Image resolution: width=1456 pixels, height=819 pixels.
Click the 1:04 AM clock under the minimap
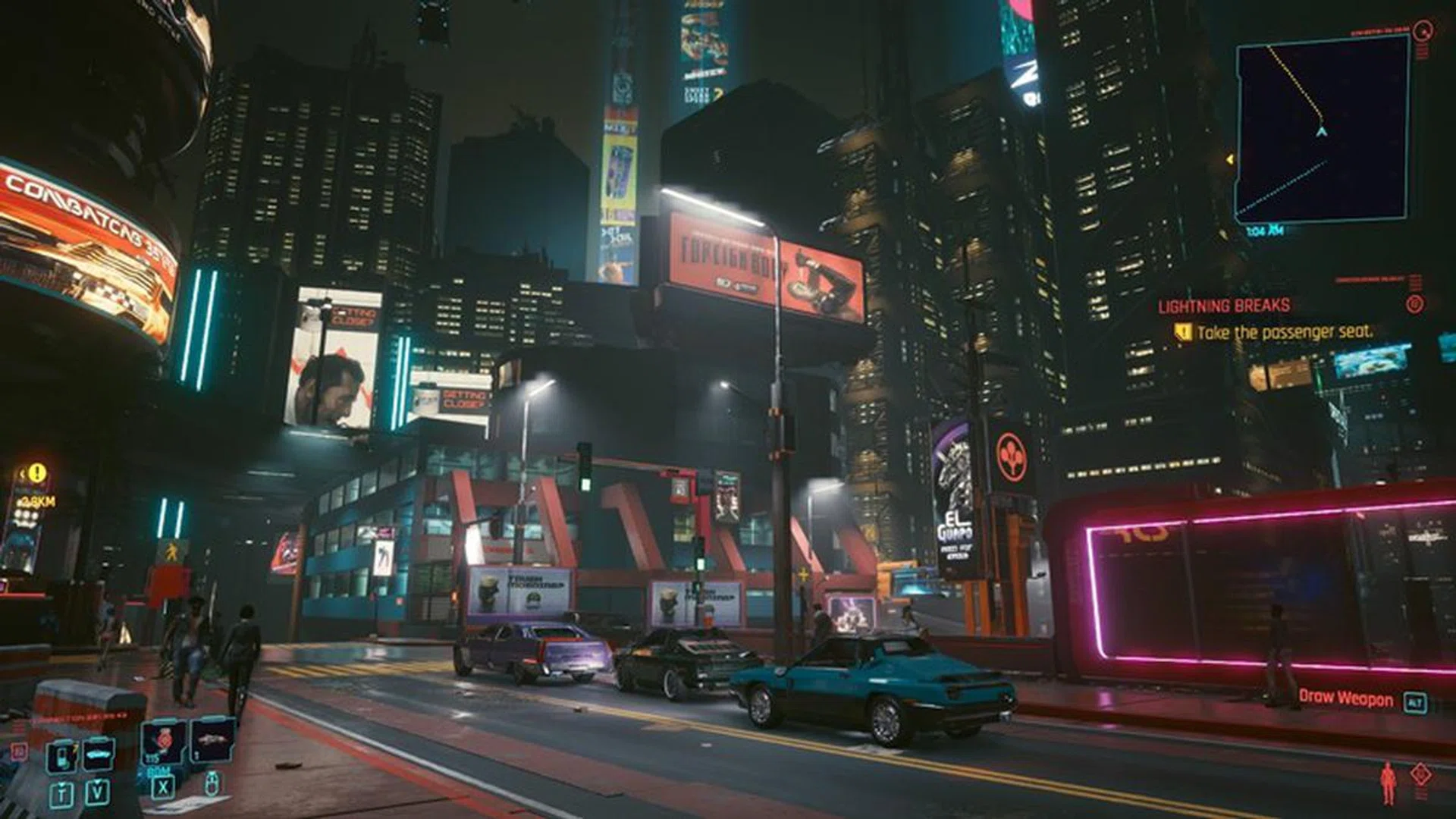1263,230
